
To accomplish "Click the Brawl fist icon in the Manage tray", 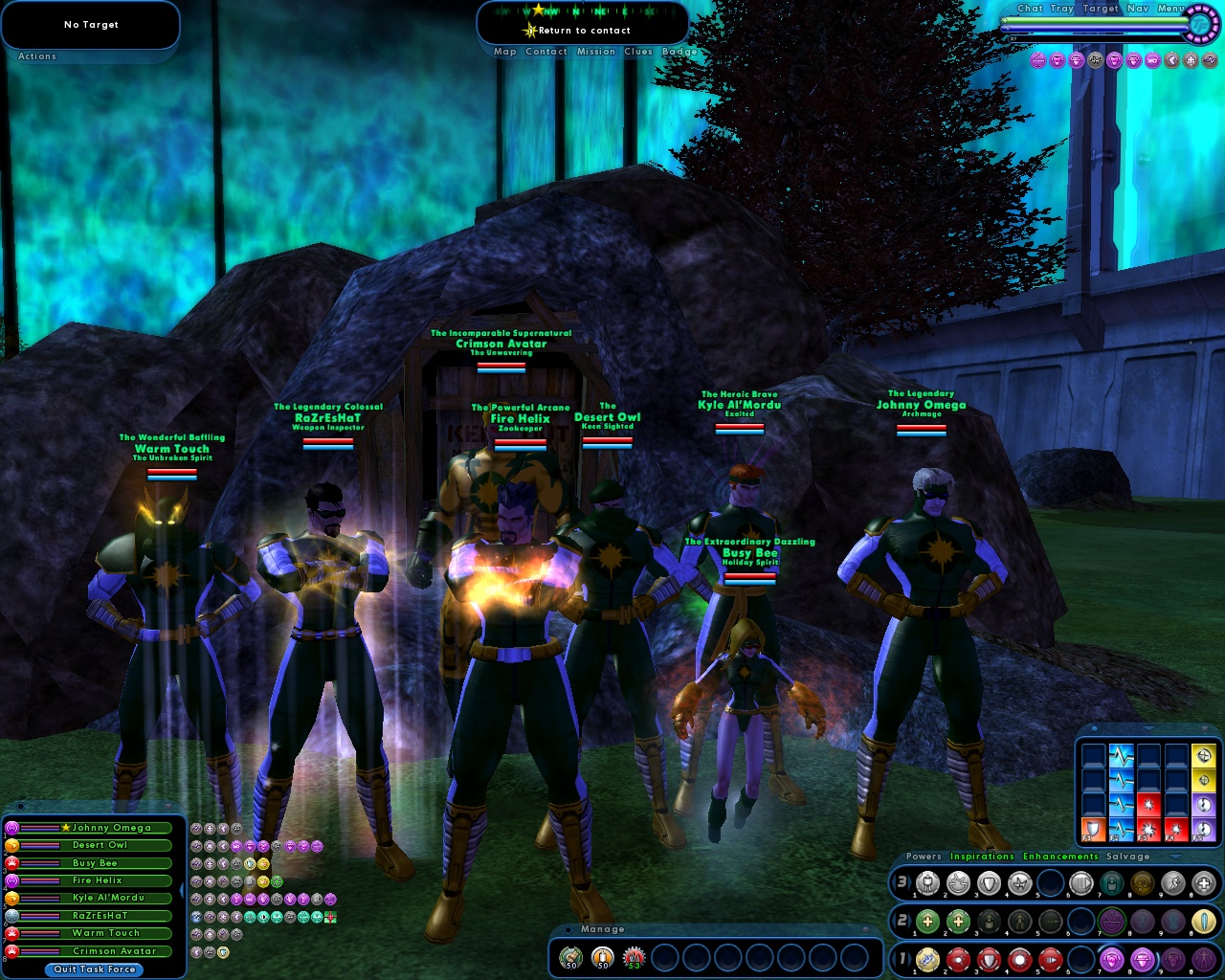I will 570,957.
